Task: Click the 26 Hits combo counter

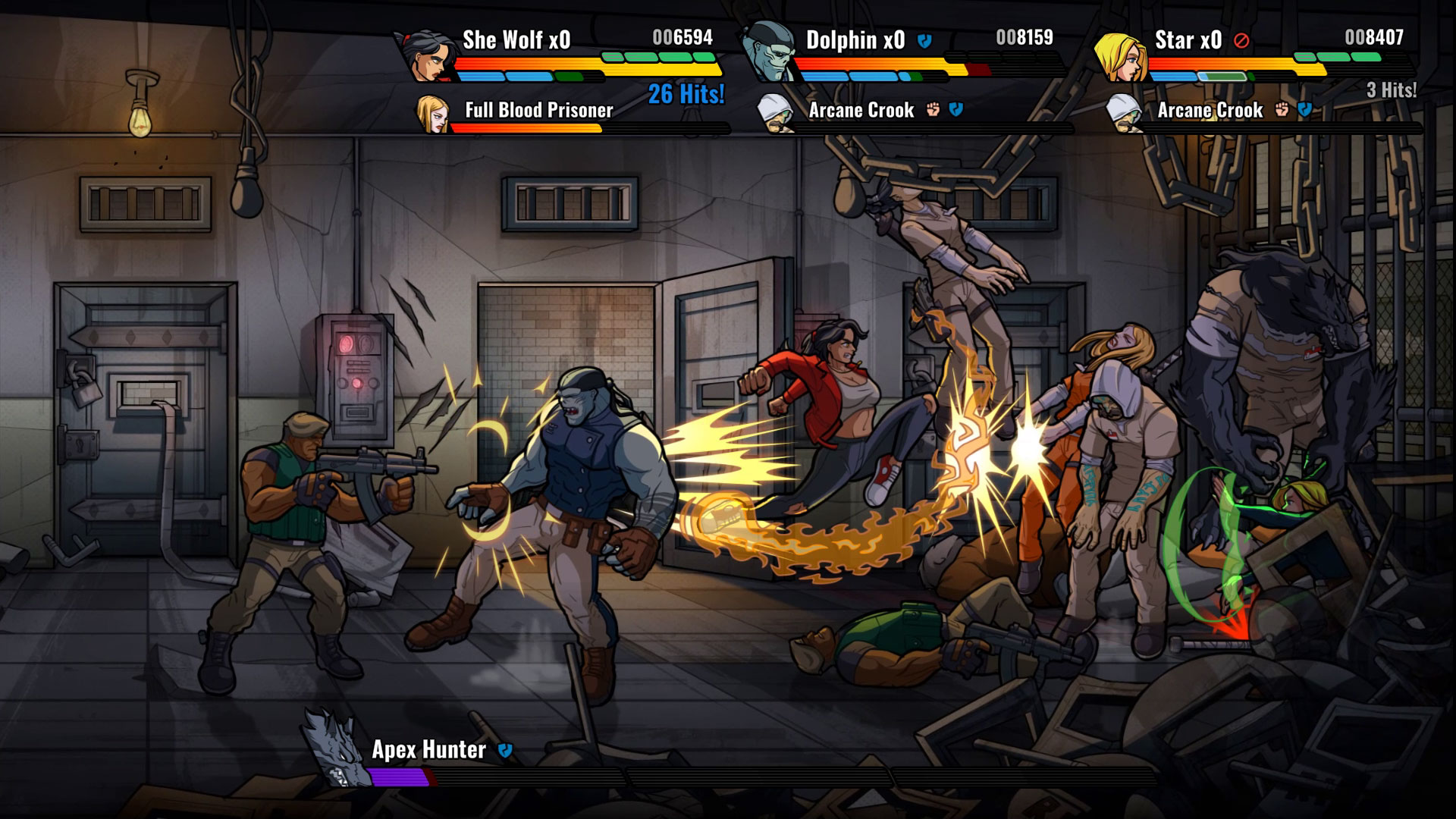Action: [685, 95]
